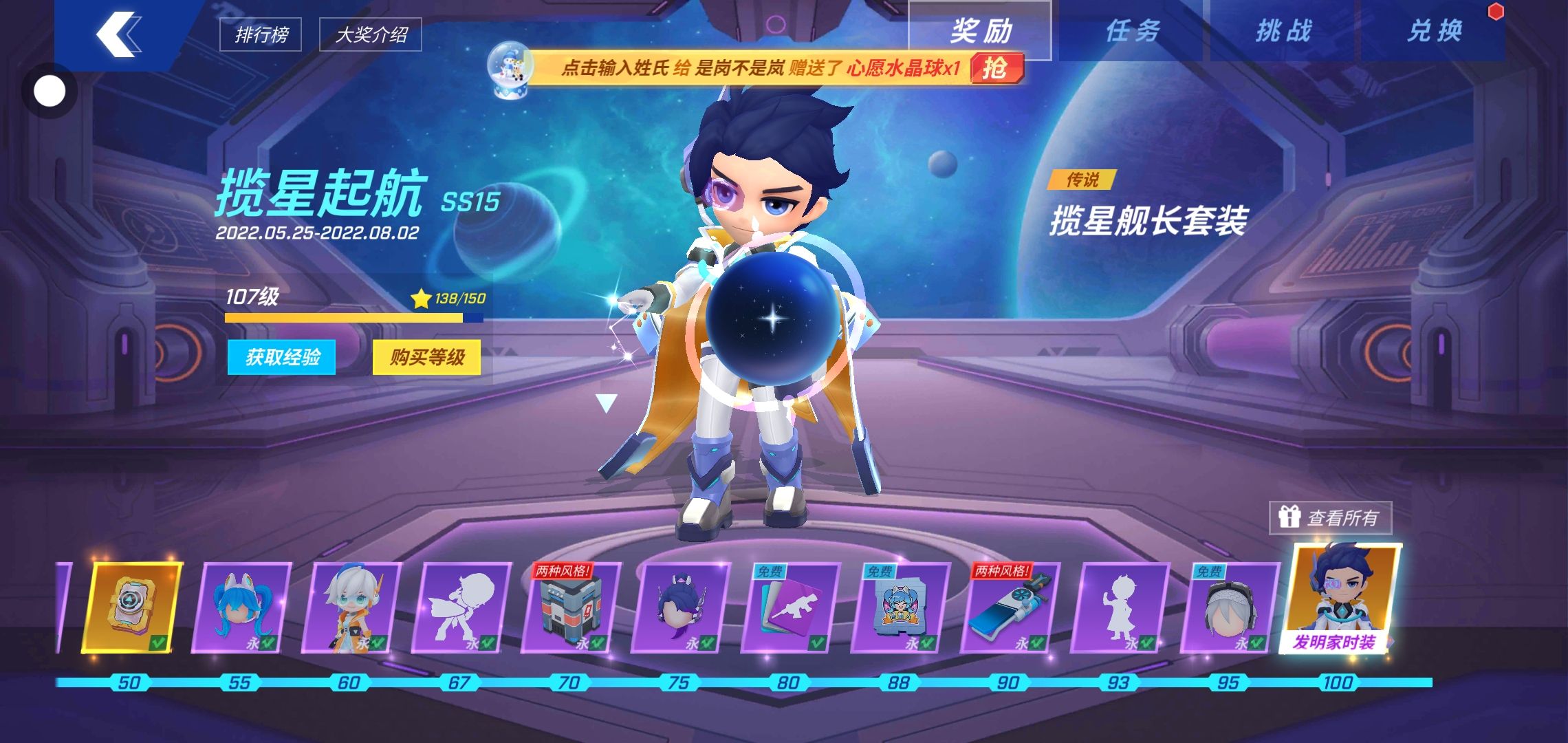Select the level 50 golden card reward
1568x743 pixels.
[131, 607]
